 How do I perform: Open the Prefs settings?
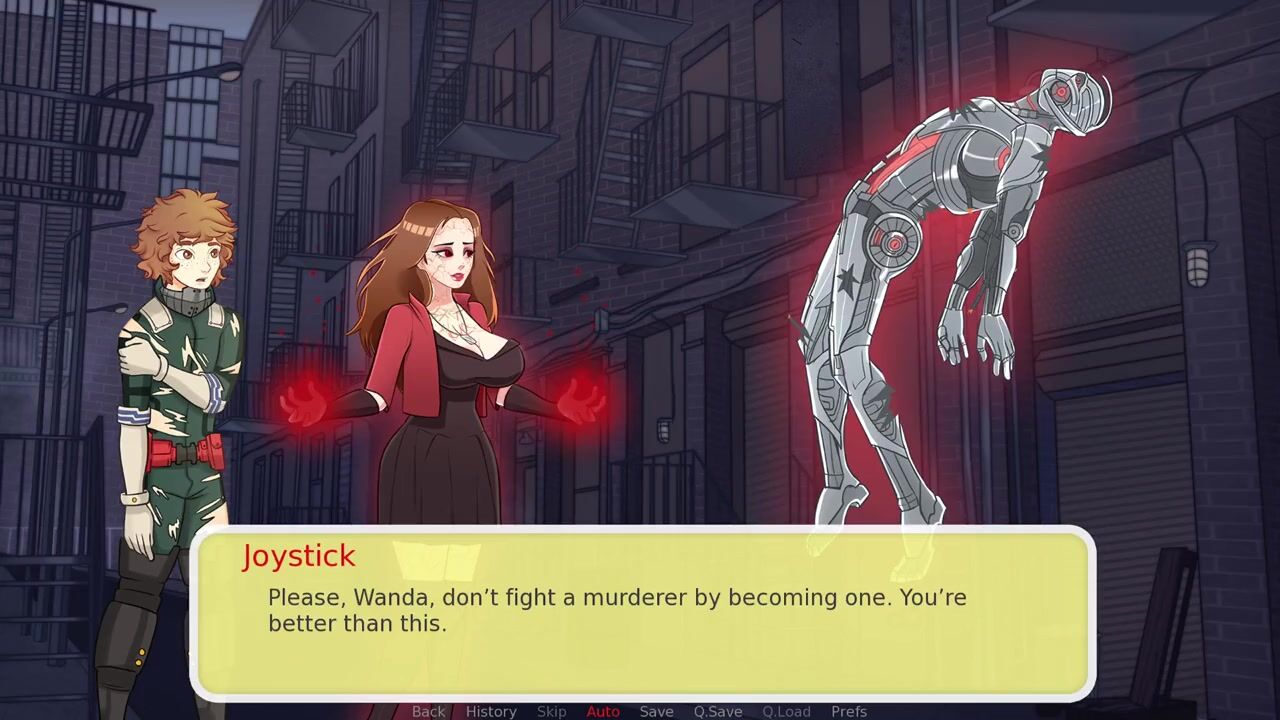[x=849, y=711]
